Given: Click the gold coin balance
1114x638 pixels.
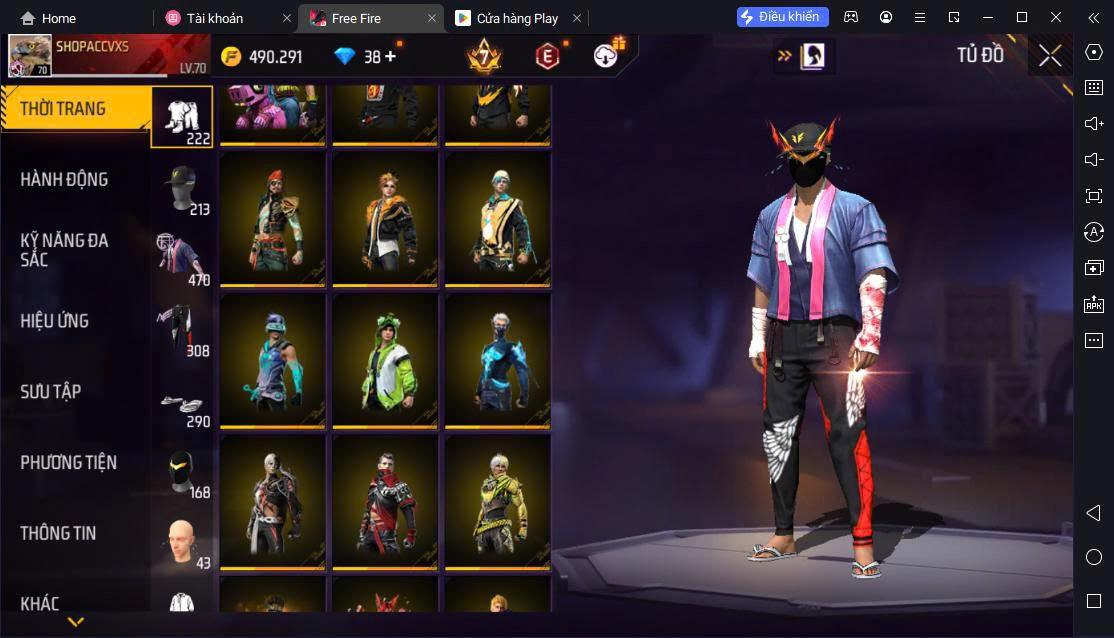Looking at the screenshot, I should pos(262,57).
